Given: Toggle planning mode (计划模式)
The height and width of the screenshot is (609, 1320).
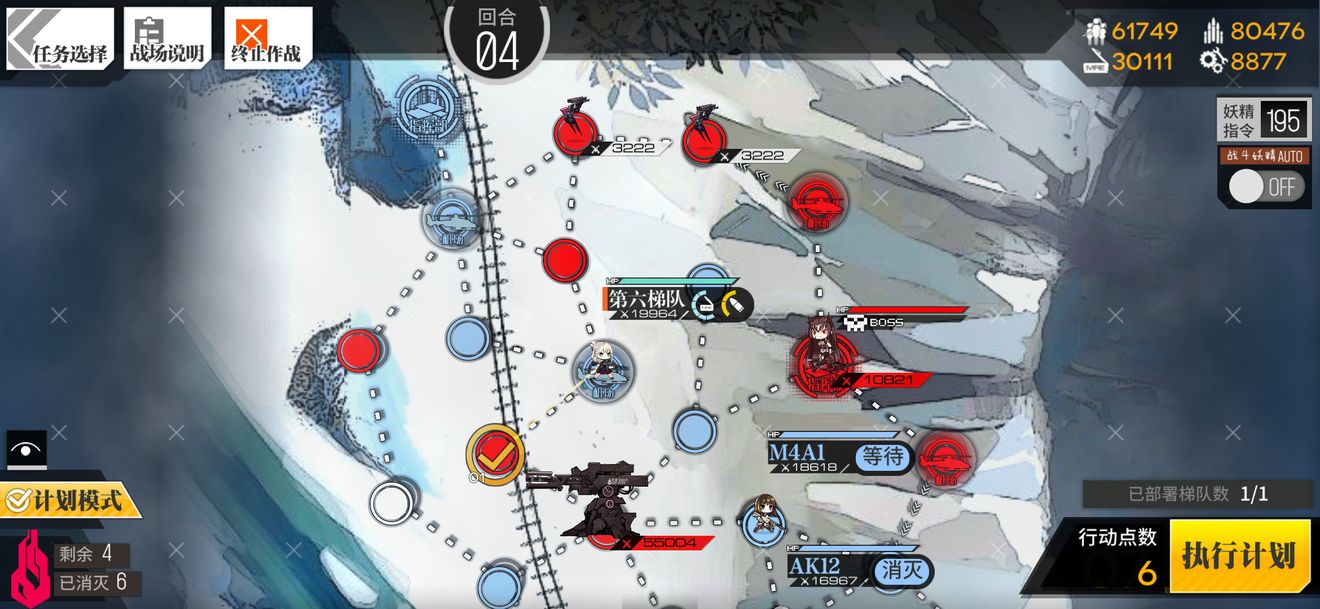Looking at the screenshot, I should point(70,499).
